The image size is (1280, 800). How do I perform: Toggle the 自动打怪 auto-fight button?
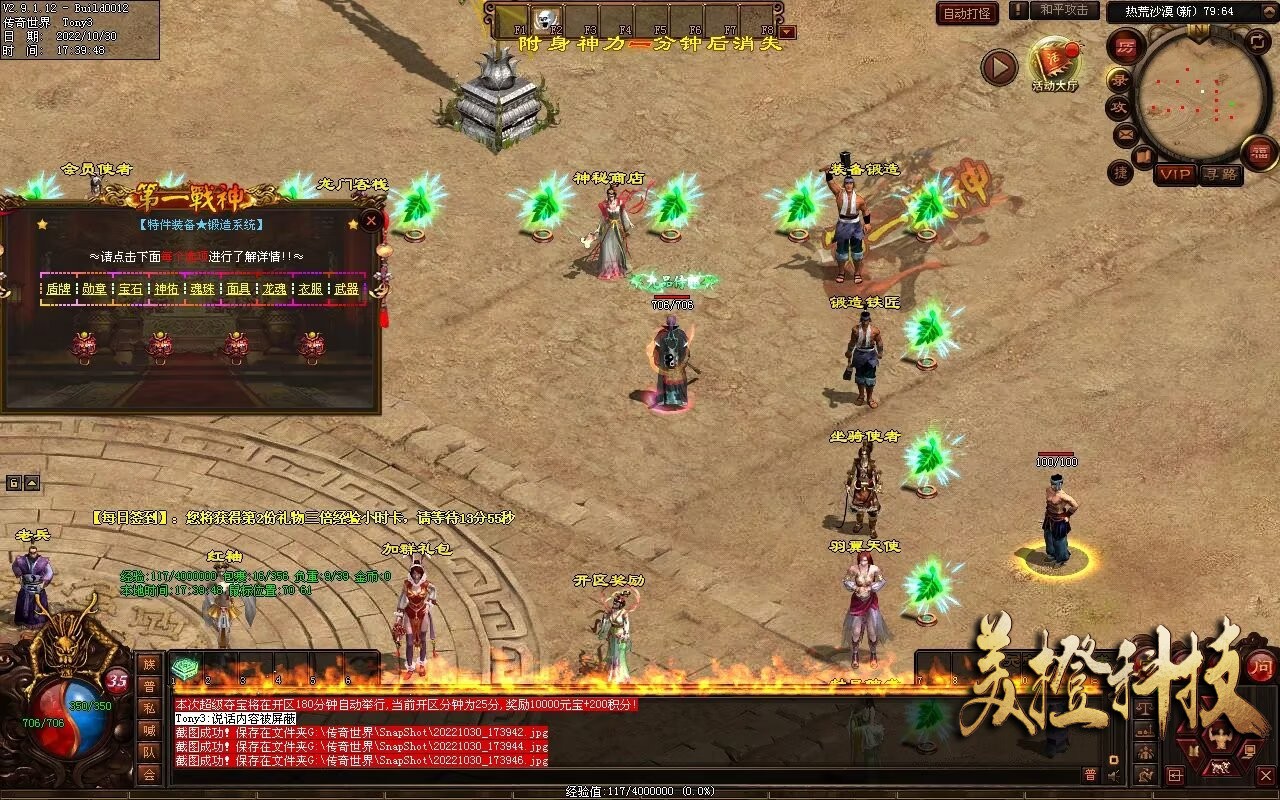(967, 13)
